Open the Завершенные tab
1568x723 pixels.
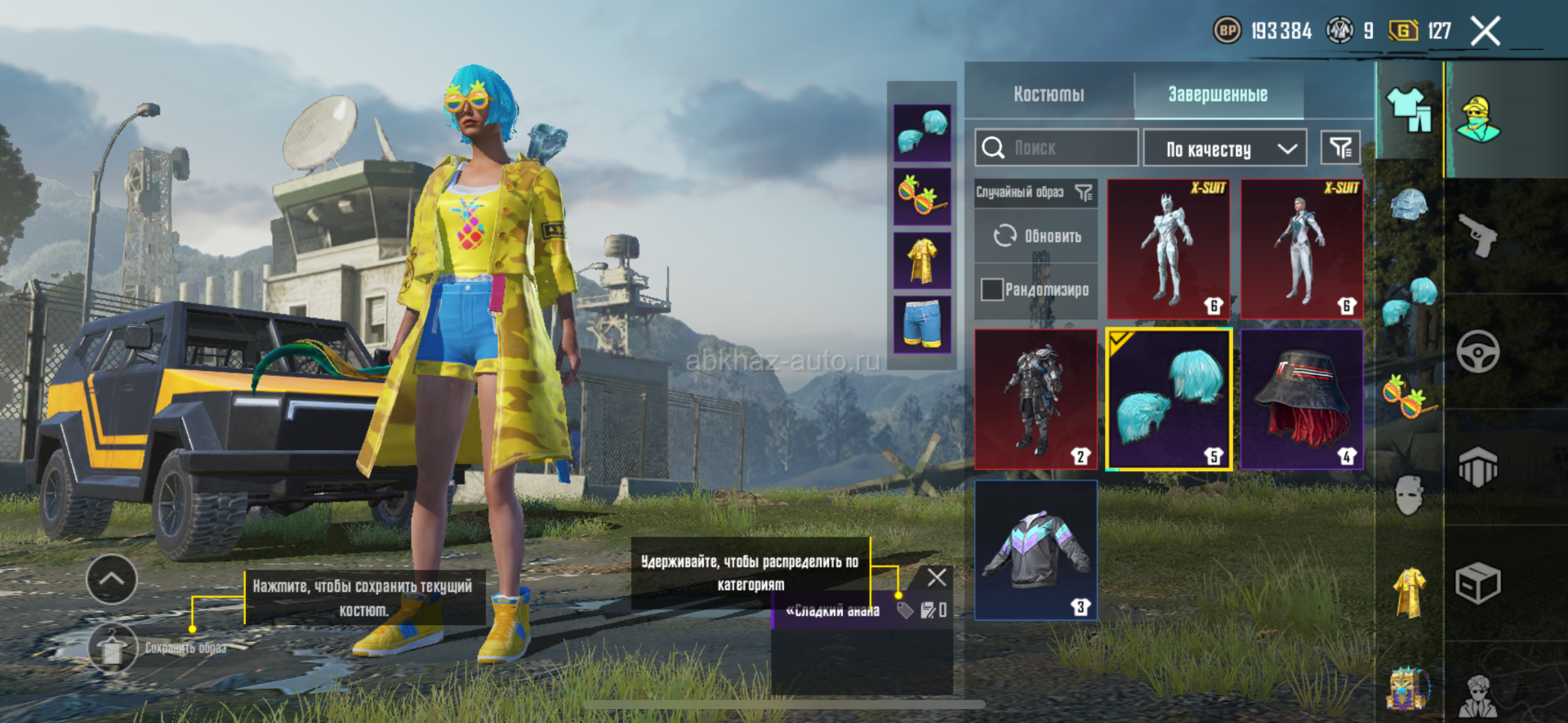1217,95
